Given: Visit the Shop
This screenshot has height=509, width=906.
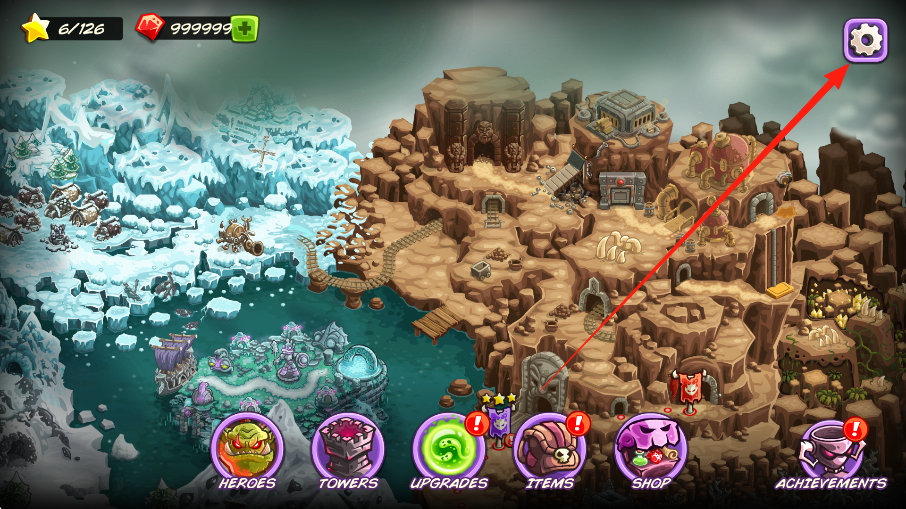Looking at the screenshot, I should pyautogui.click(x=650, y=451).
